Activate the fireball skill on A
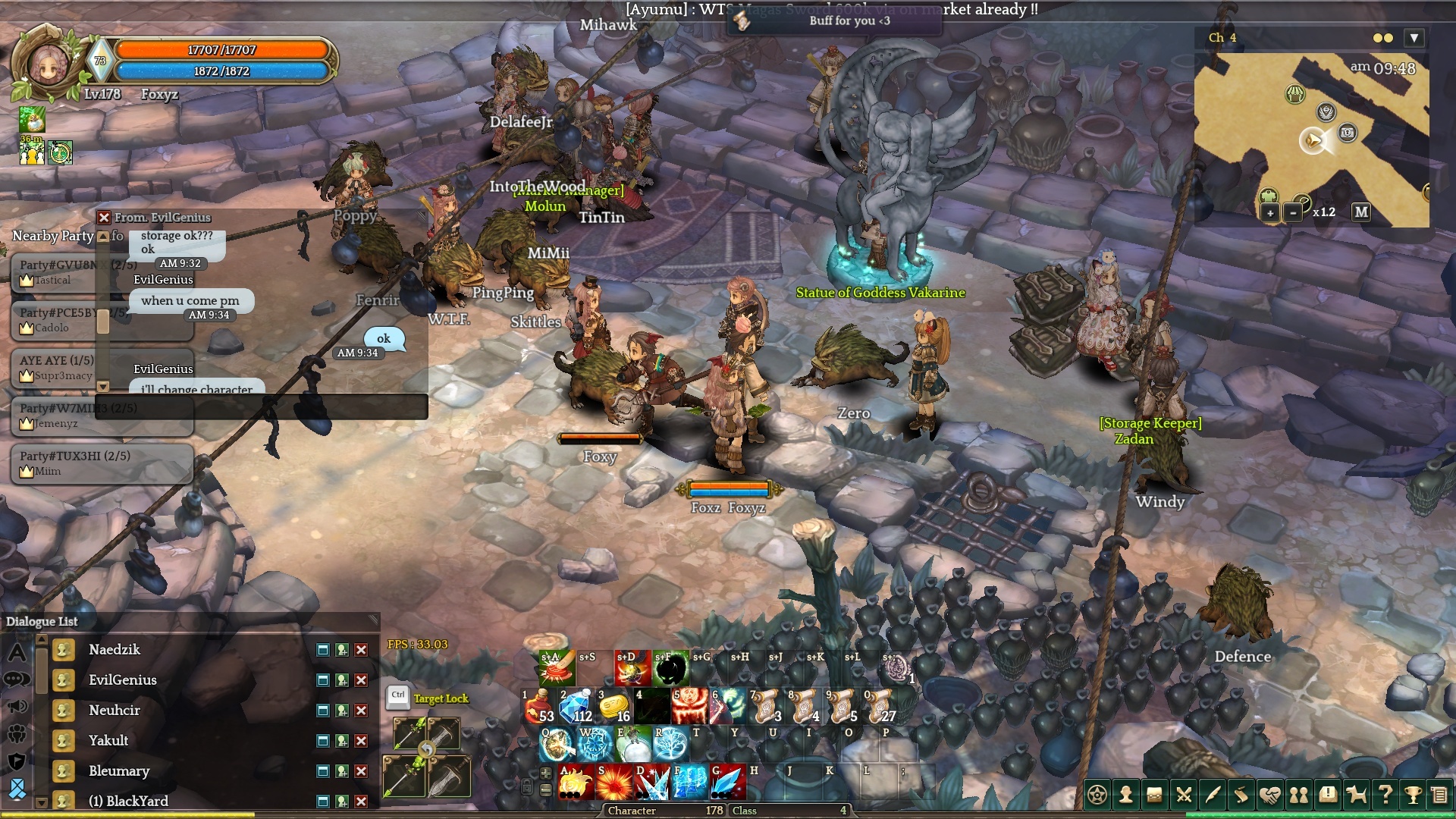 pyautogui.click(x=576, y=783)
